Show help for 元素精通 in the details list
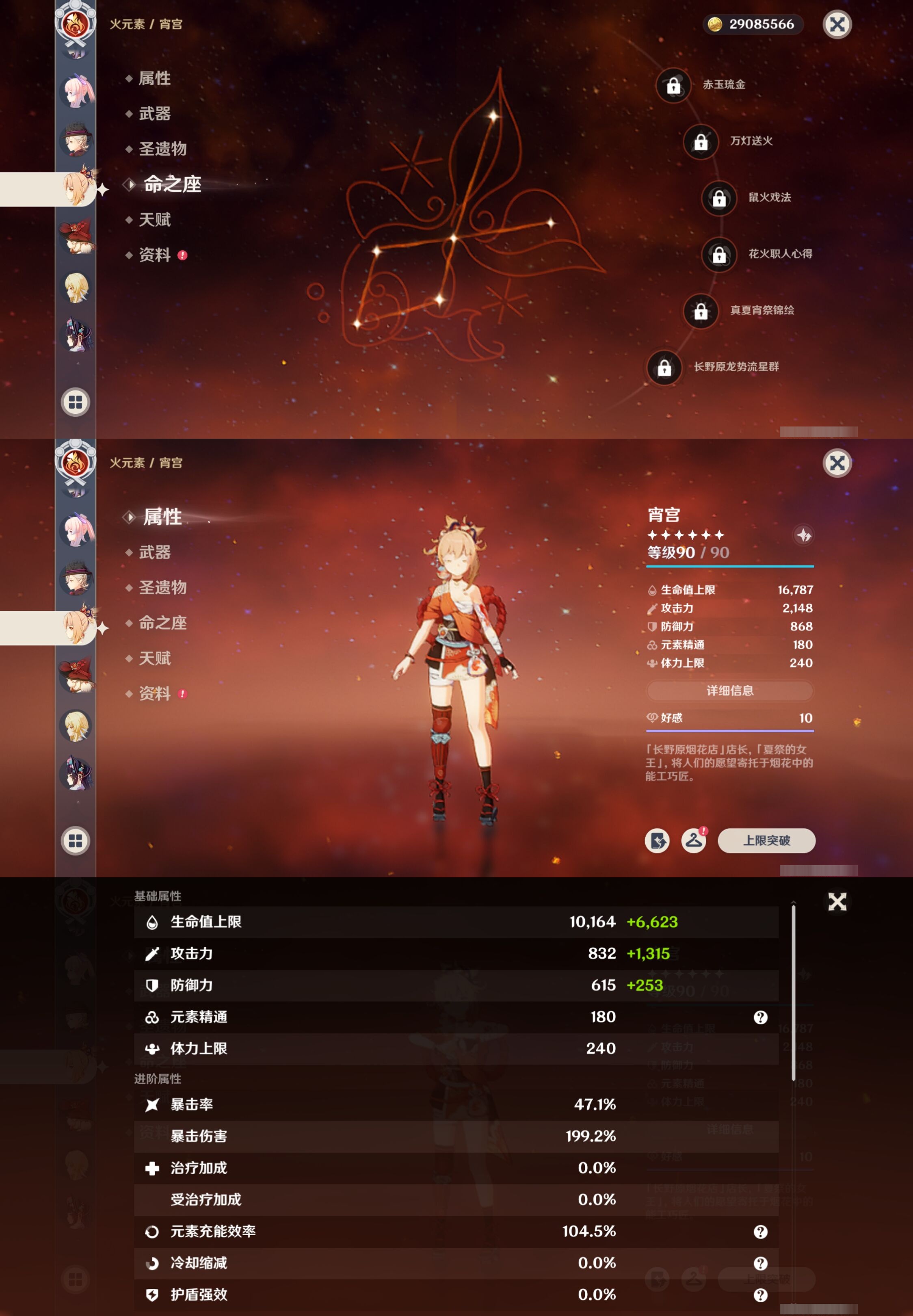This screenshot has height=1316, width=913. pos(760,1017)
